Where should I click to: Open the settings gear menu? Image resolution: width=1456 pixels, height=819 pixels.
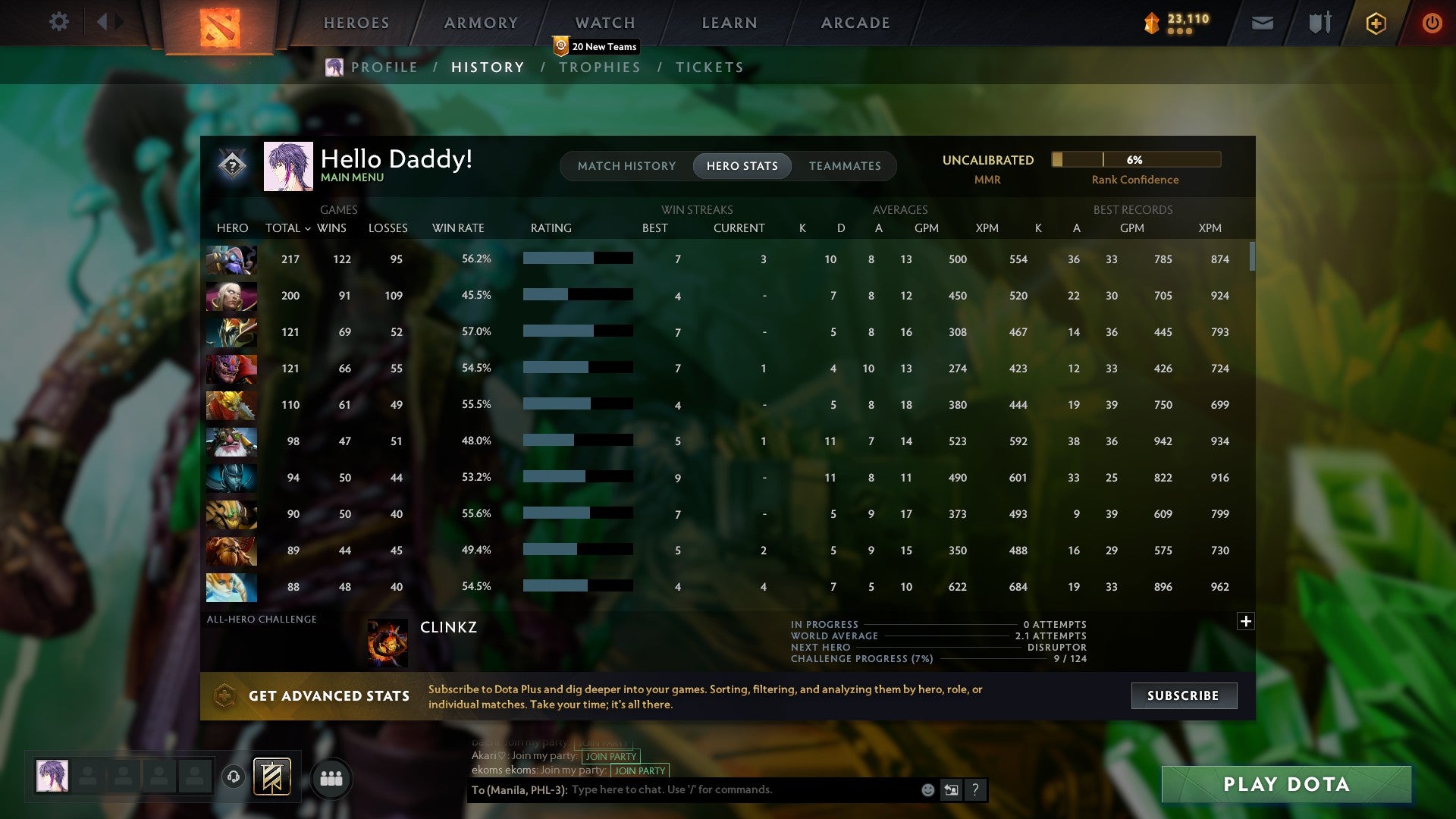58,22
